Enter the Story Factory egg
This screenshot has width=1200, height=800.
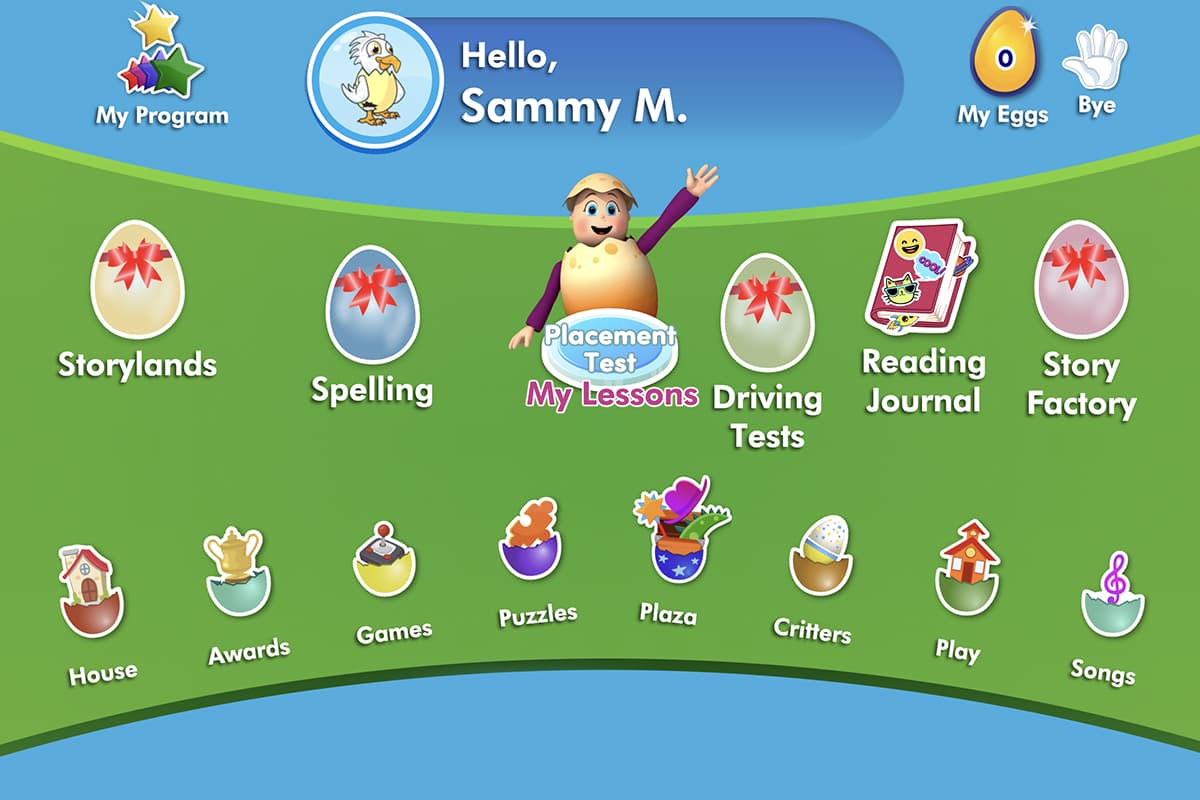click(x=1080, y=280)
